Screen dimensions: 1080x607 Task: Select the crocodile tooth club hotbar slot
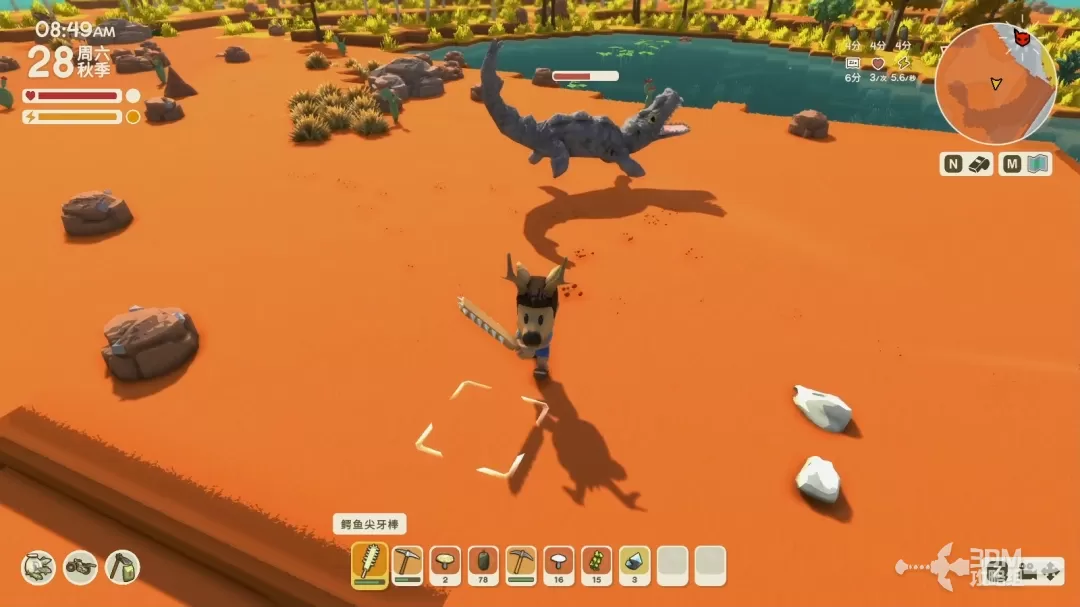pos(370,565)
